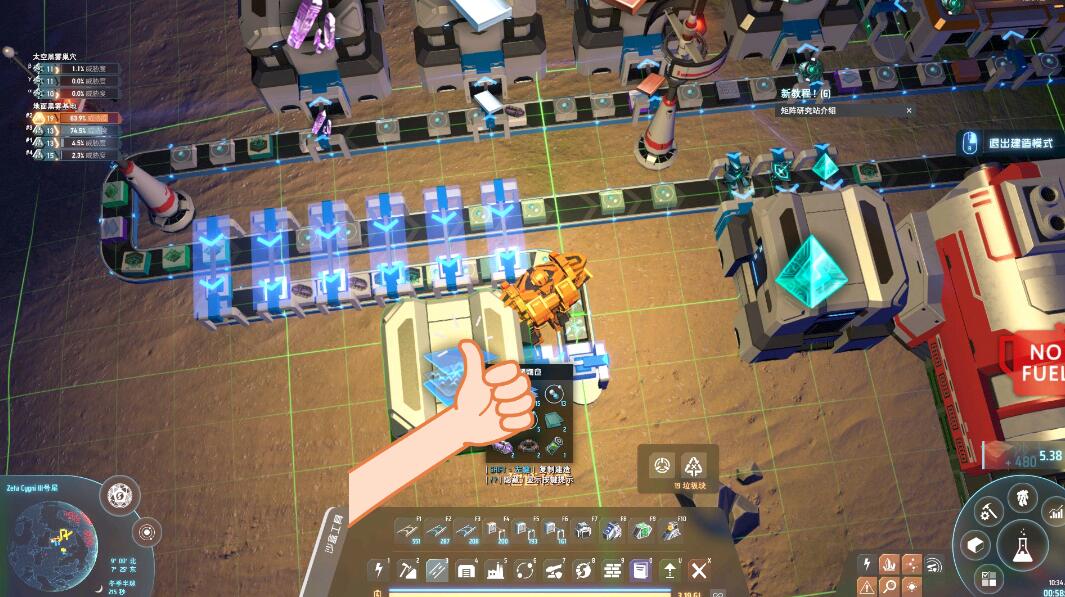Open the brick wall foundation category

pos(612,570)
